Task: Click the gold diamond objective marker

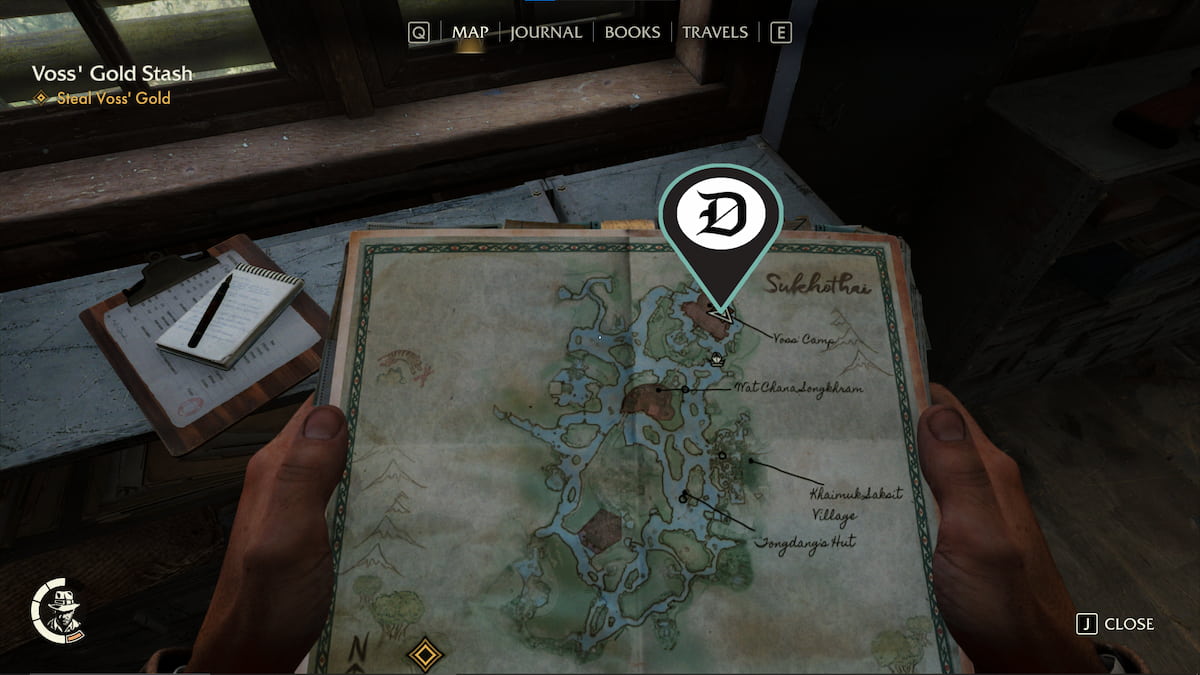Action: coord(427,655)
